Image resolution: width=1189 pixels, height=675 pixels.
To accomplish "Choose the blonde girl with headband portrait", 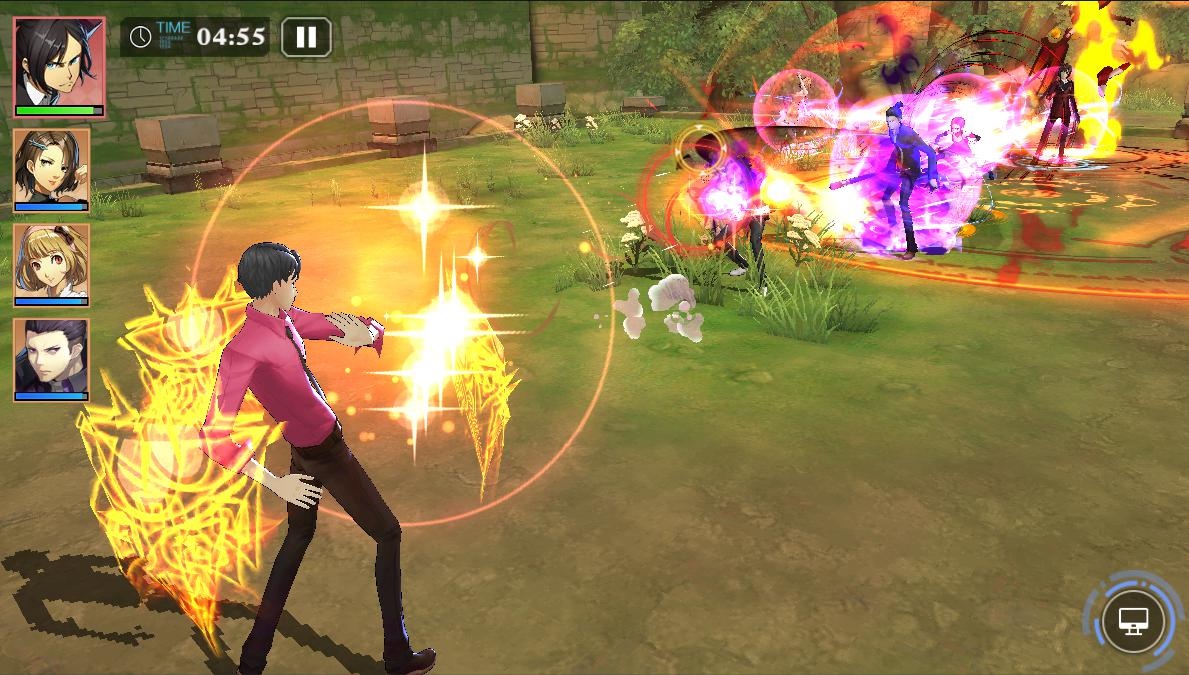I will click(x=51, y=264).
